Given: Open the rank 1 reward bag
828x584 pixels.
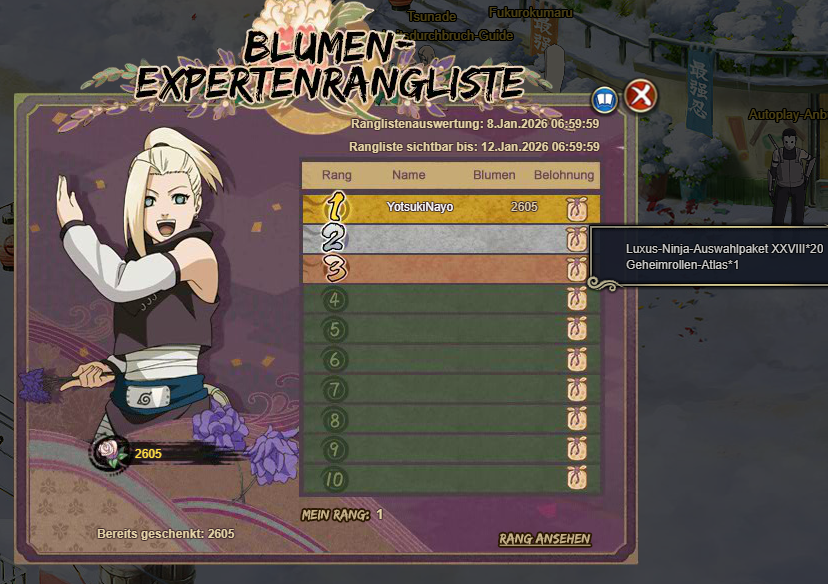Looking at the screenshot, I should (576, 208).
